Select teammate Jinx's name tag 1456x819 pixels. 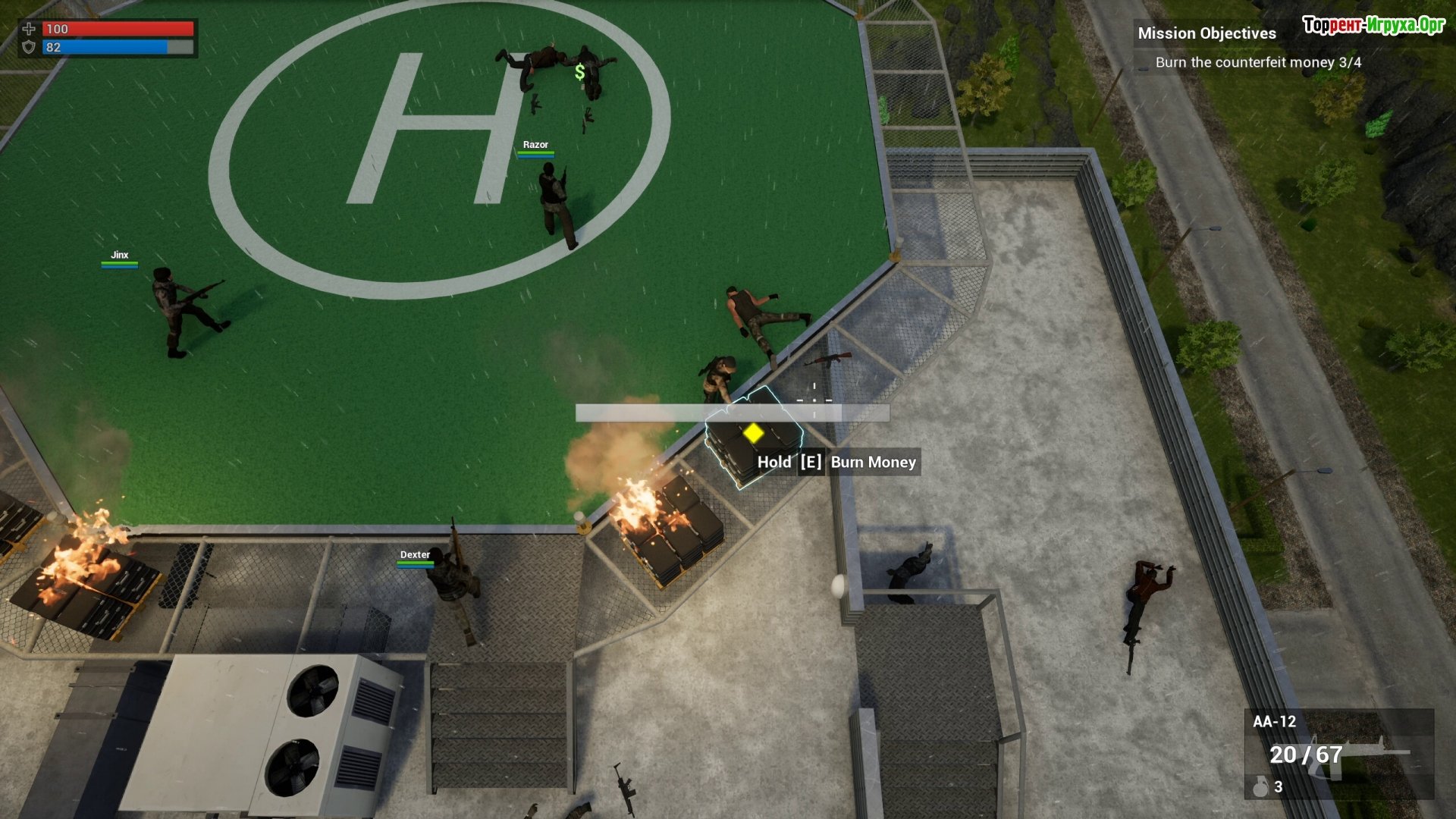(120, 256)
